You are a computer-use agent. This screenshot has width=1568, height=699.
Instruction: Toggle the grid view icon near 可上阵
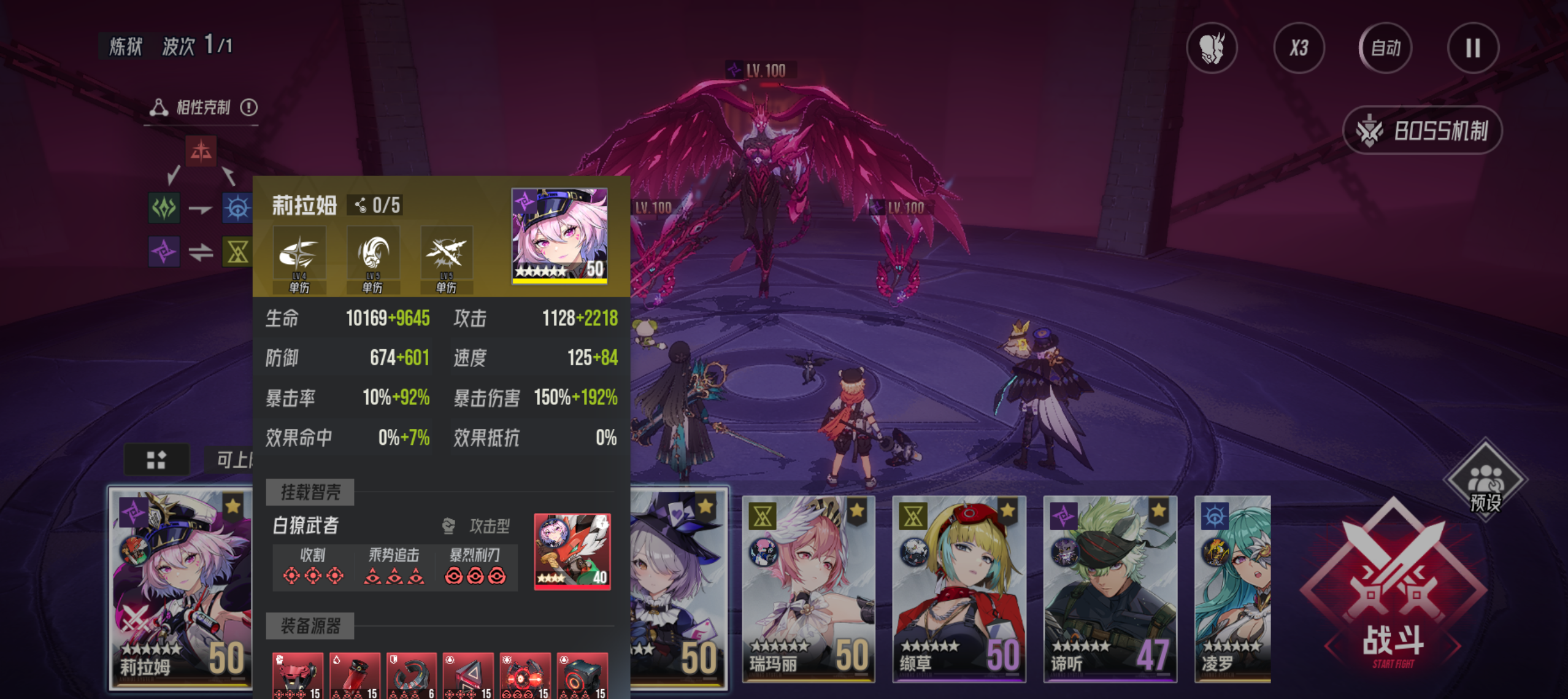157,458
